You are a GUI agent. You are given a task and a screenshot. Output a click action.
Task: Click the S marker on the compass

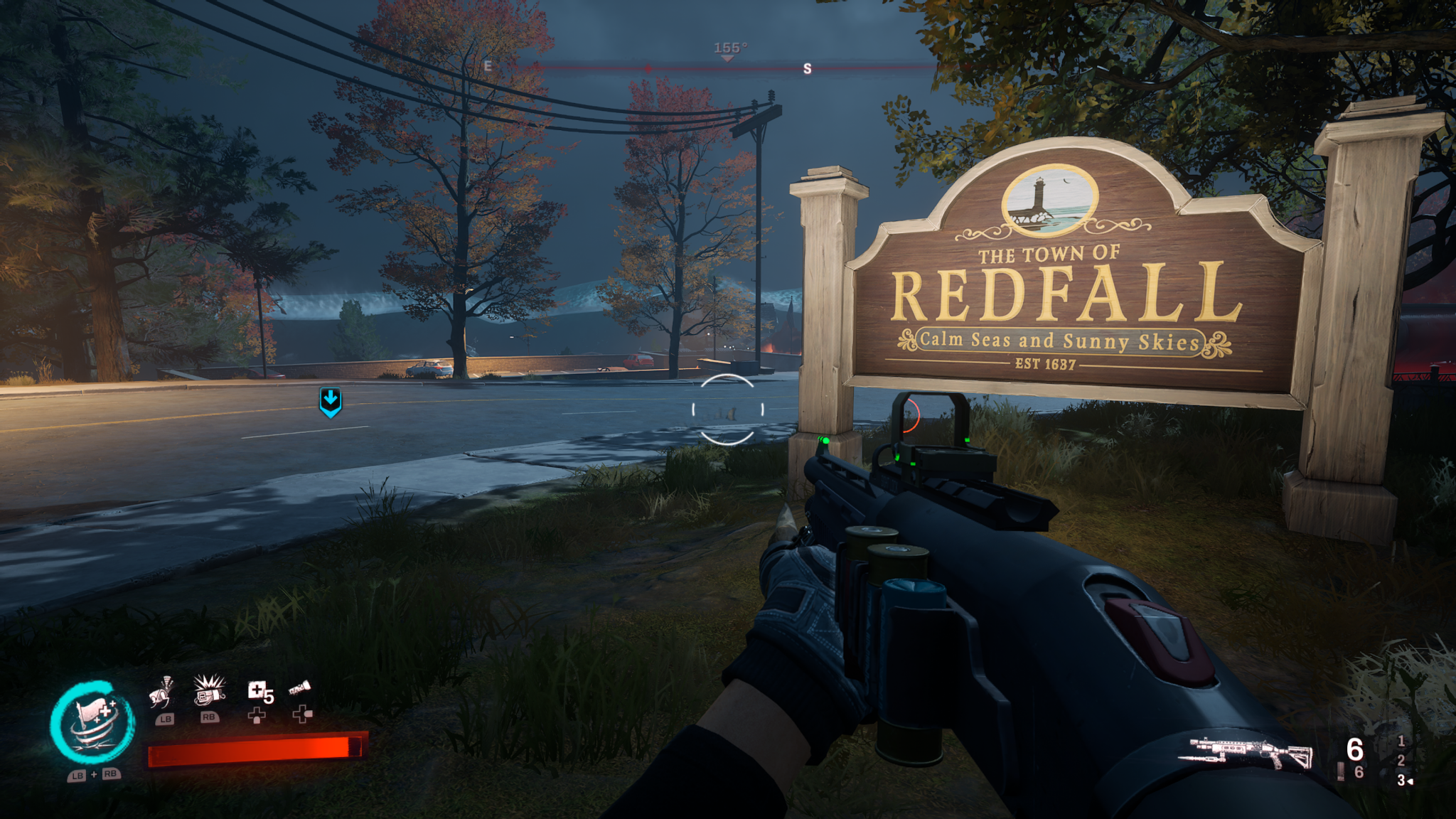pos(807,69)
